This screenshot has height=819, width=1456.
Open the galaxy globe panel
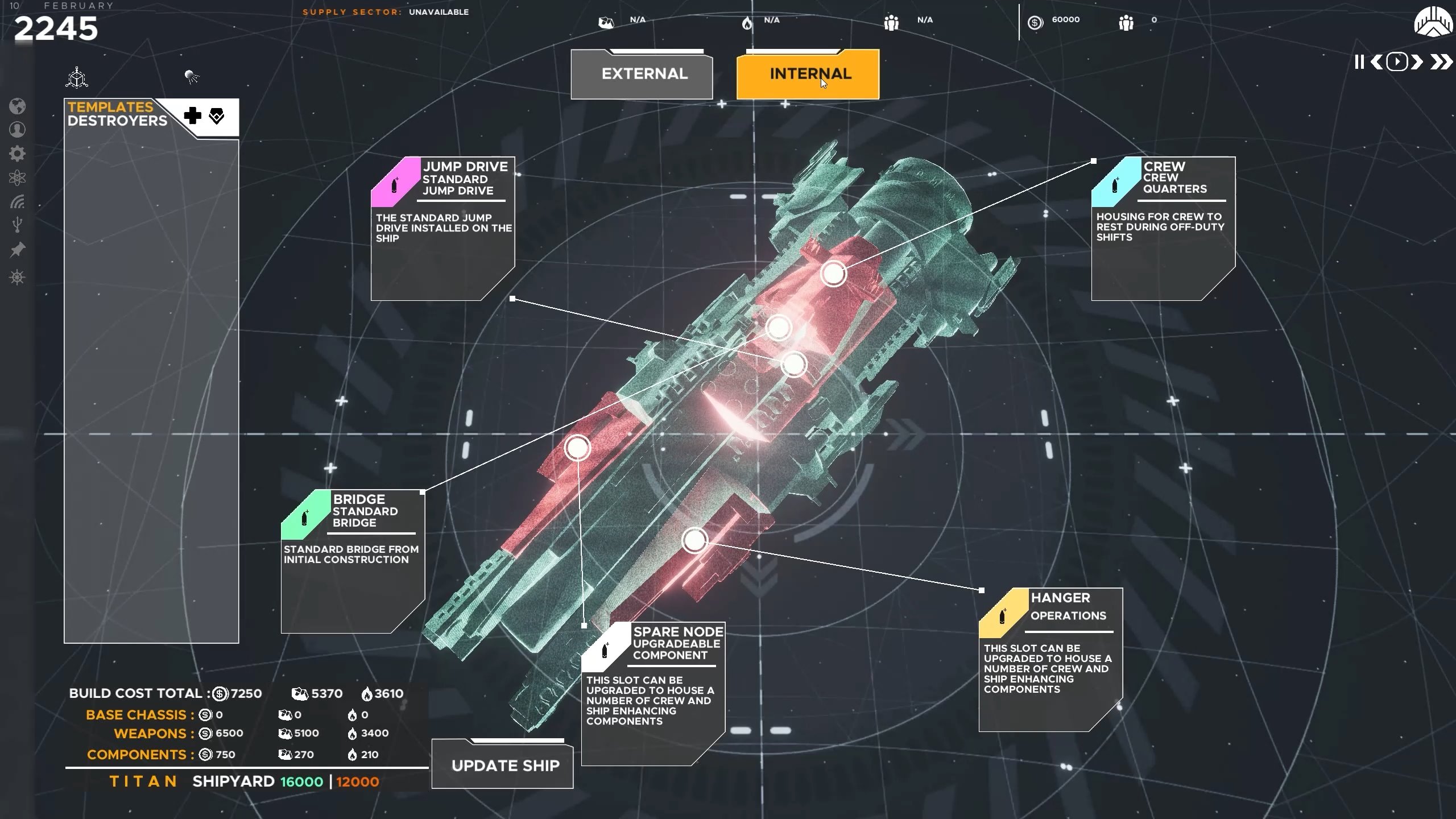click(x=18, y=107)
